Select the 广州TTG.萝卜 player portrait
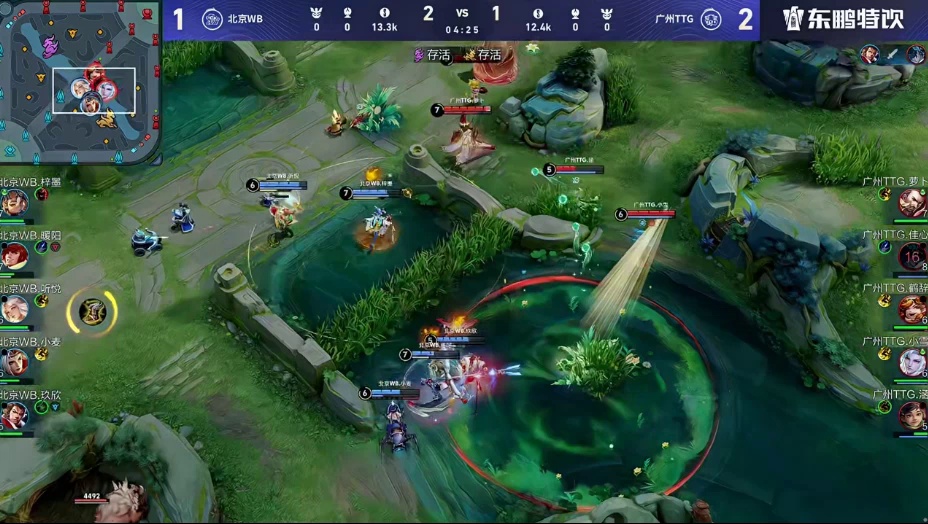 912,203
